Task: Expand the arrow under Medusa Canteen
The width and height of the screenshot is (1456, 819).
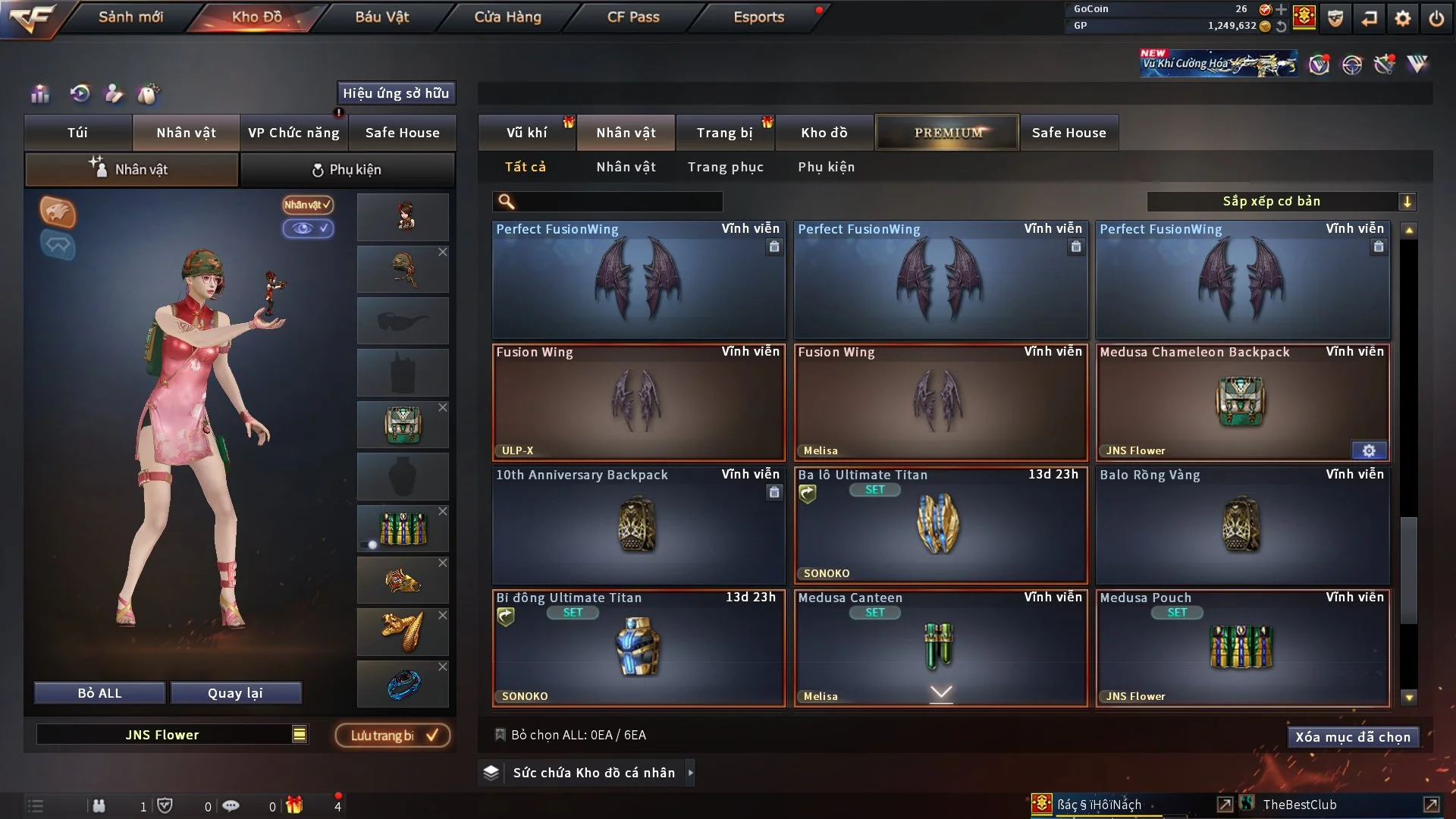Action: coord(940,692)
